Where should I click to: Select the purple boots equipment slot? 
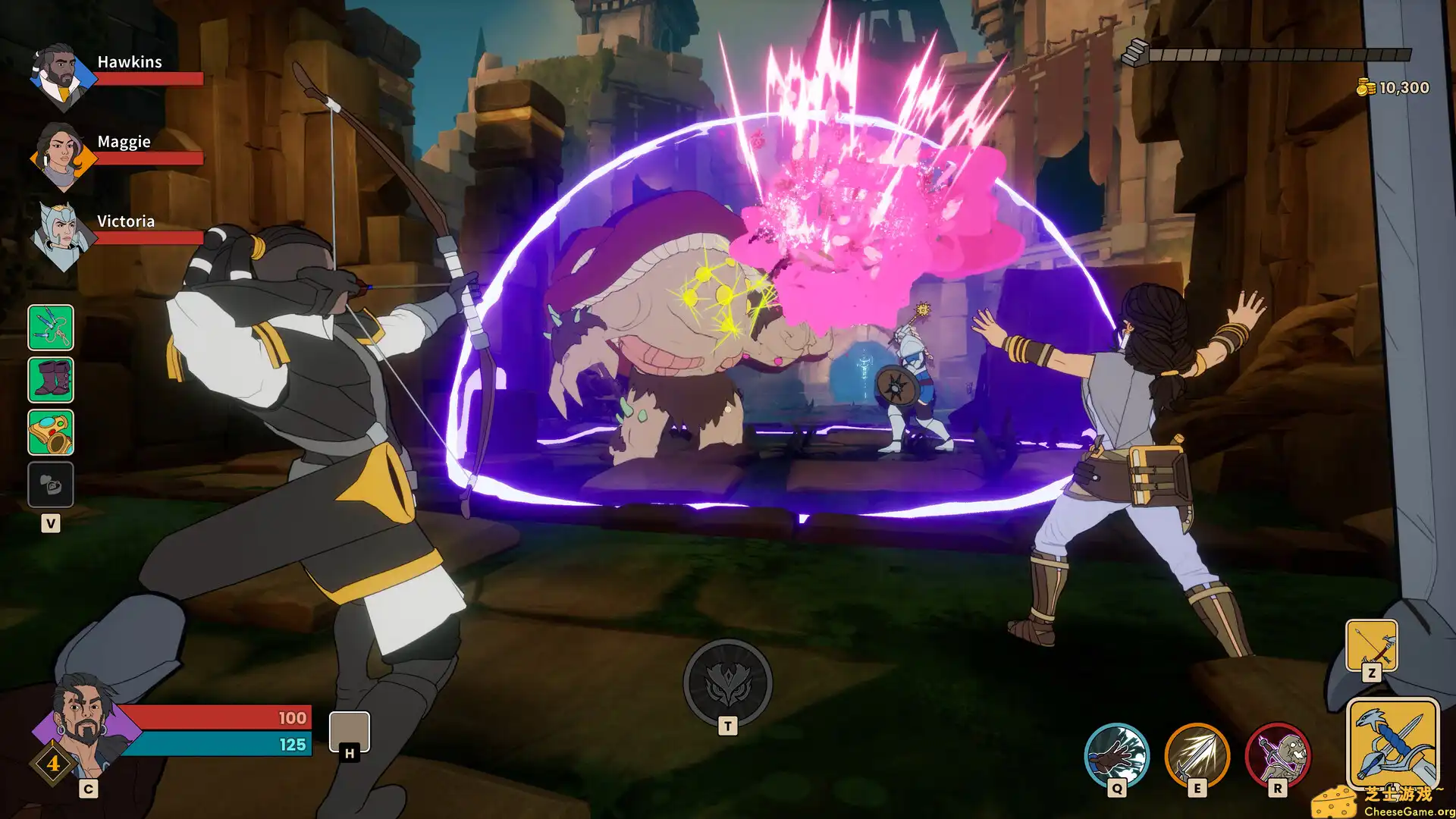[x=51, y=381]
